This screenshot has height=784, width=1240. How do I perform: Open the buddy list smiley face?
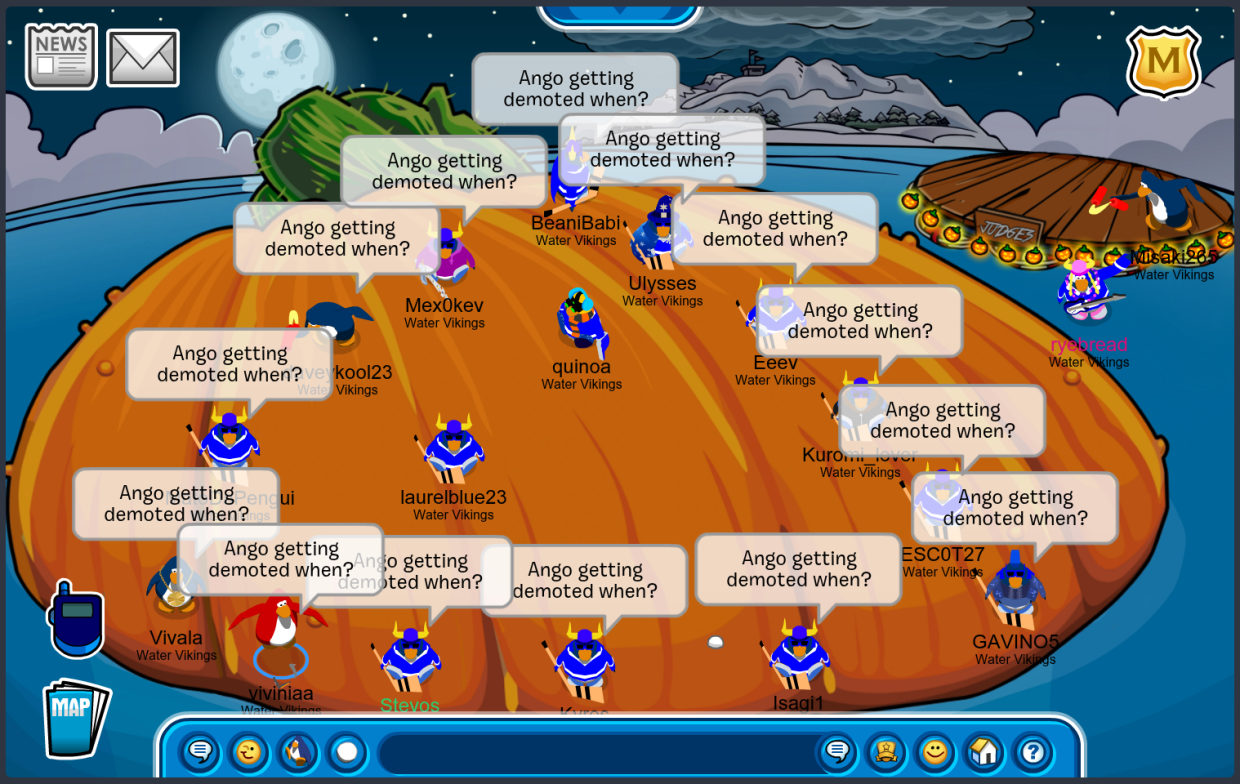[935, 751]
